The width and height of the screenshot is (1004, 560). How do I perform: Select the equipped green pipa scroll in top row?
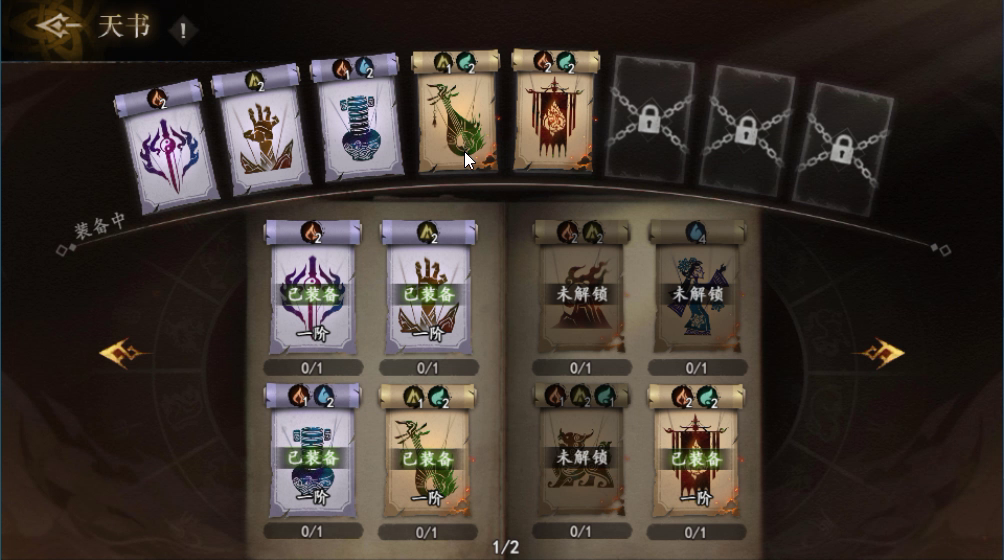[x=456, y=118]
